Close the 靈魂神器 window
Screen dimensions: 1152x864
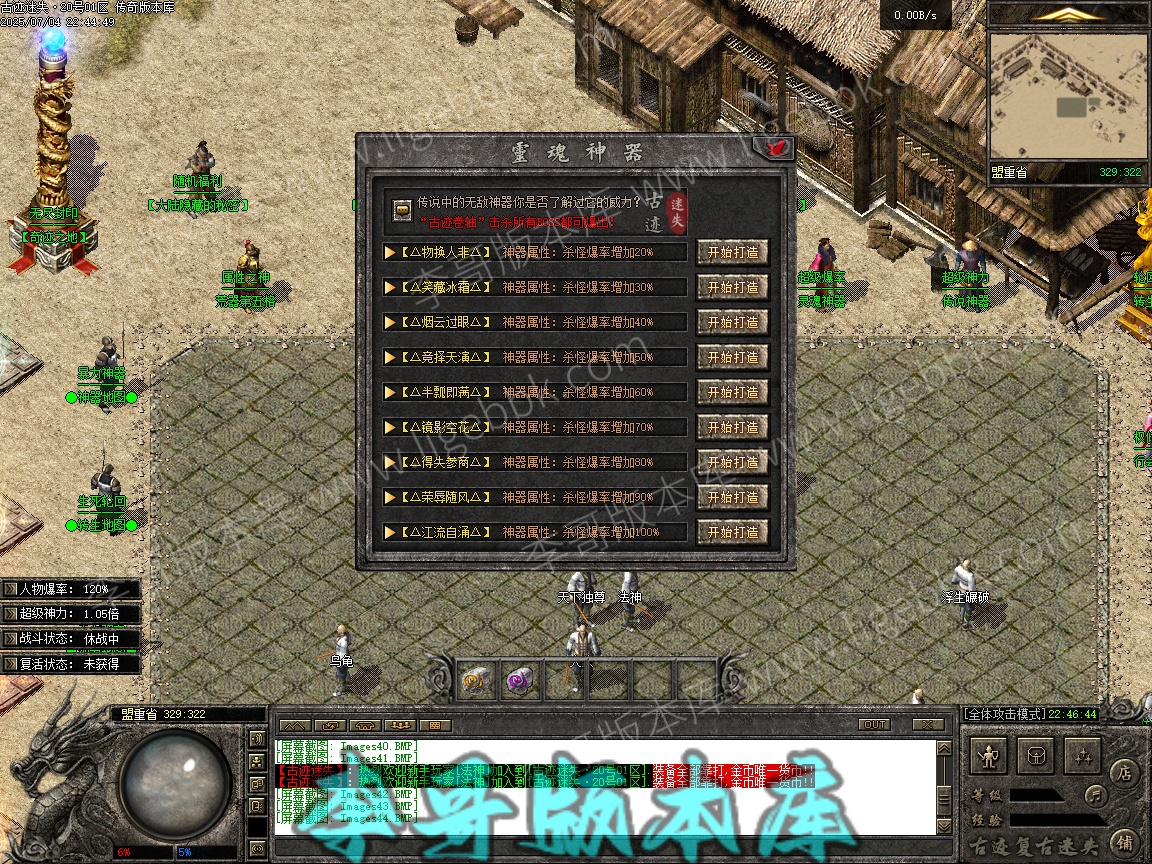tap(777, 148)
